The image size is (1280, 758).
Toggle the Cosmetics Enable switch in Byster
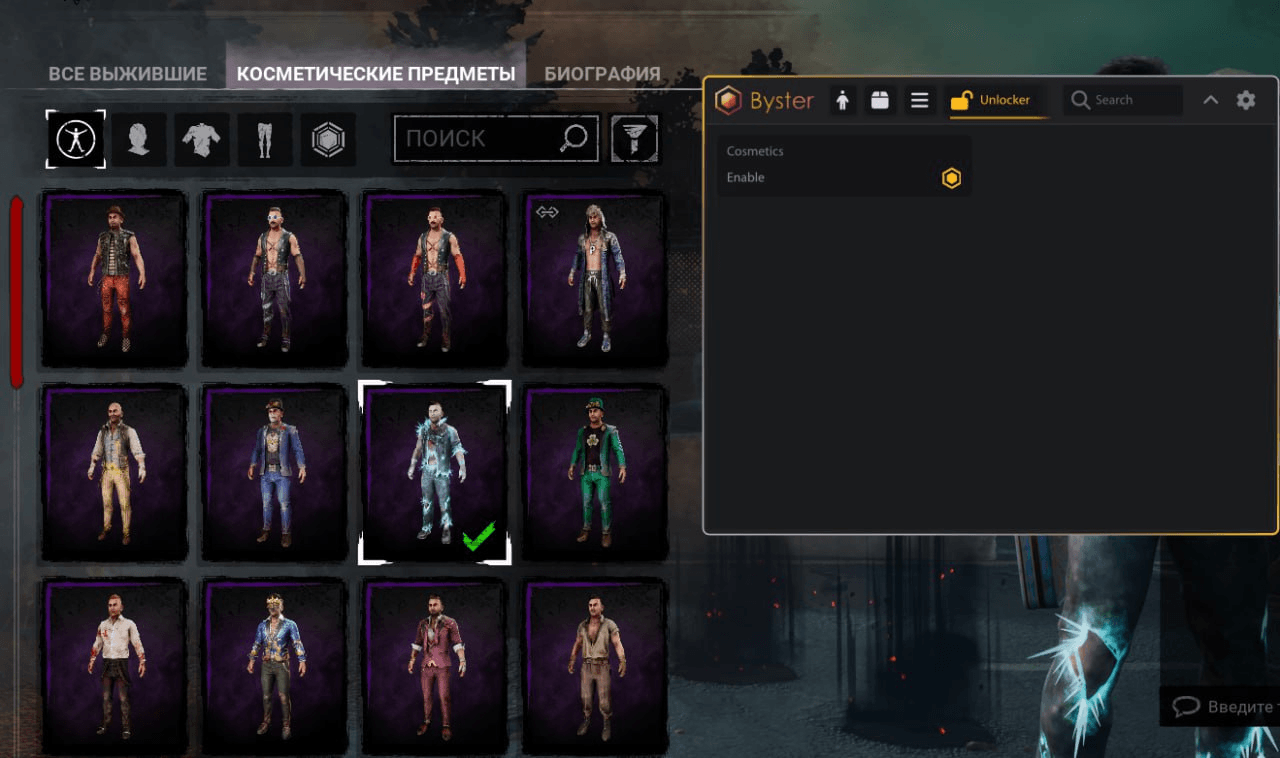(951, 178)
